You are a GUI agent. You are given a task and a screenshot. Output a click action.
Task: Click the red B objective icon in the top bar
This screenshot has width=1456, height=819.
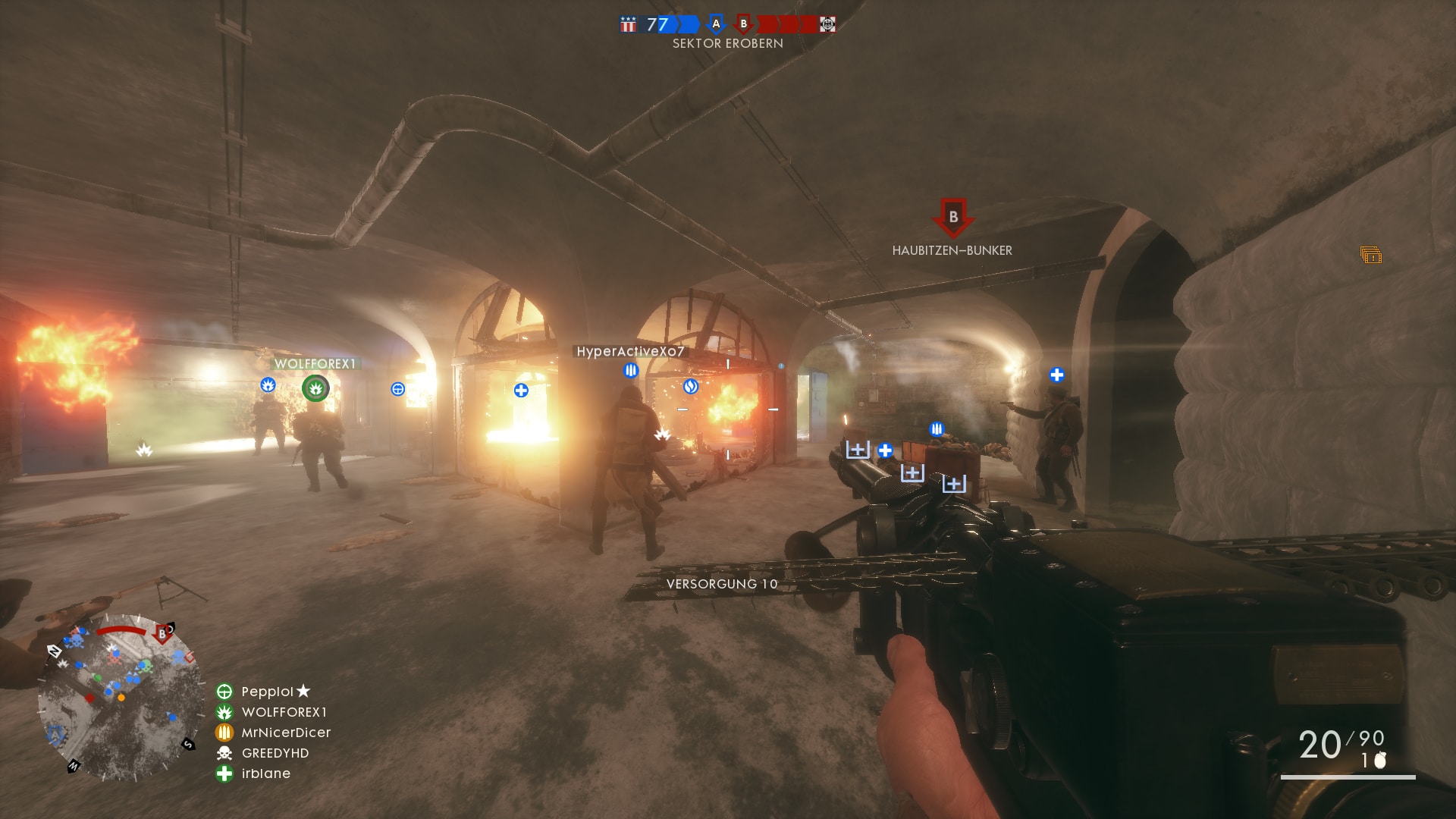pos(744,24)
